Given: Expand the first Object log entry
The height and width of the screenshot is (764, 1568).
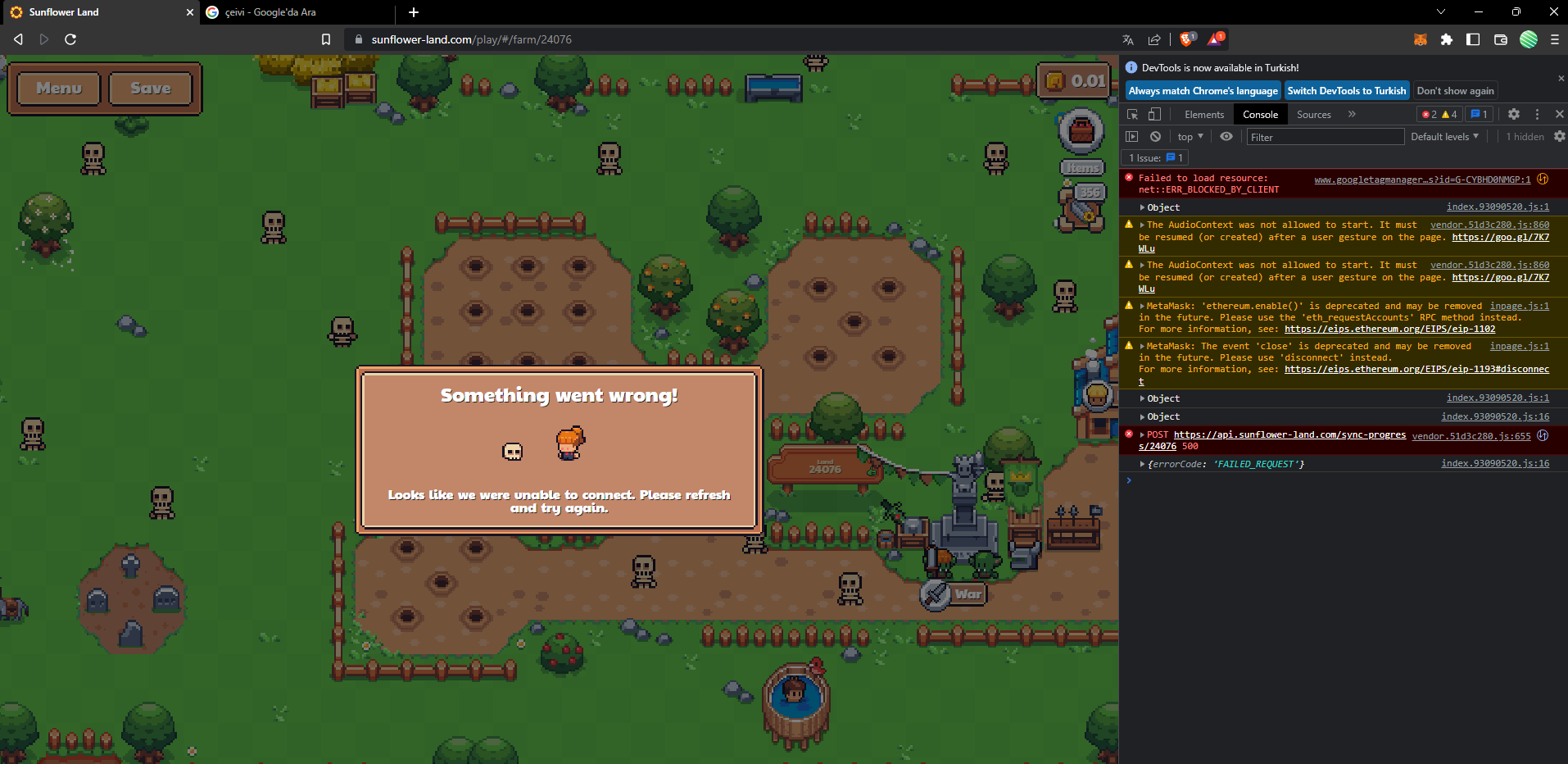Looking at the screenshot, I should click(1143, 207).
